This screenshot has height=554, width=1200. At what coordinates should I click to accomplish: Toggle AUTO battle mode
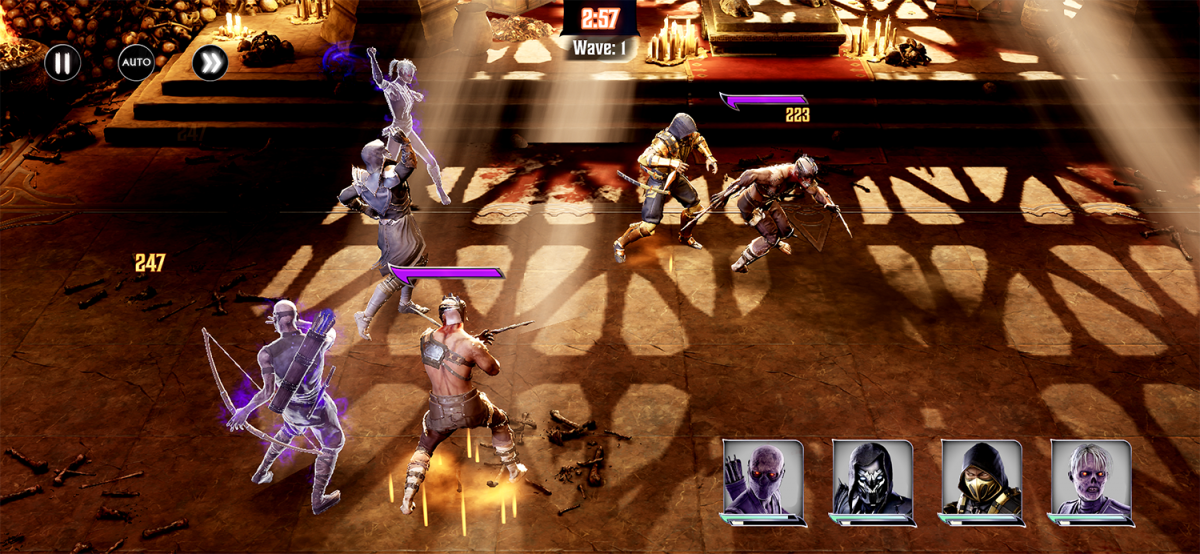(136, 62)
